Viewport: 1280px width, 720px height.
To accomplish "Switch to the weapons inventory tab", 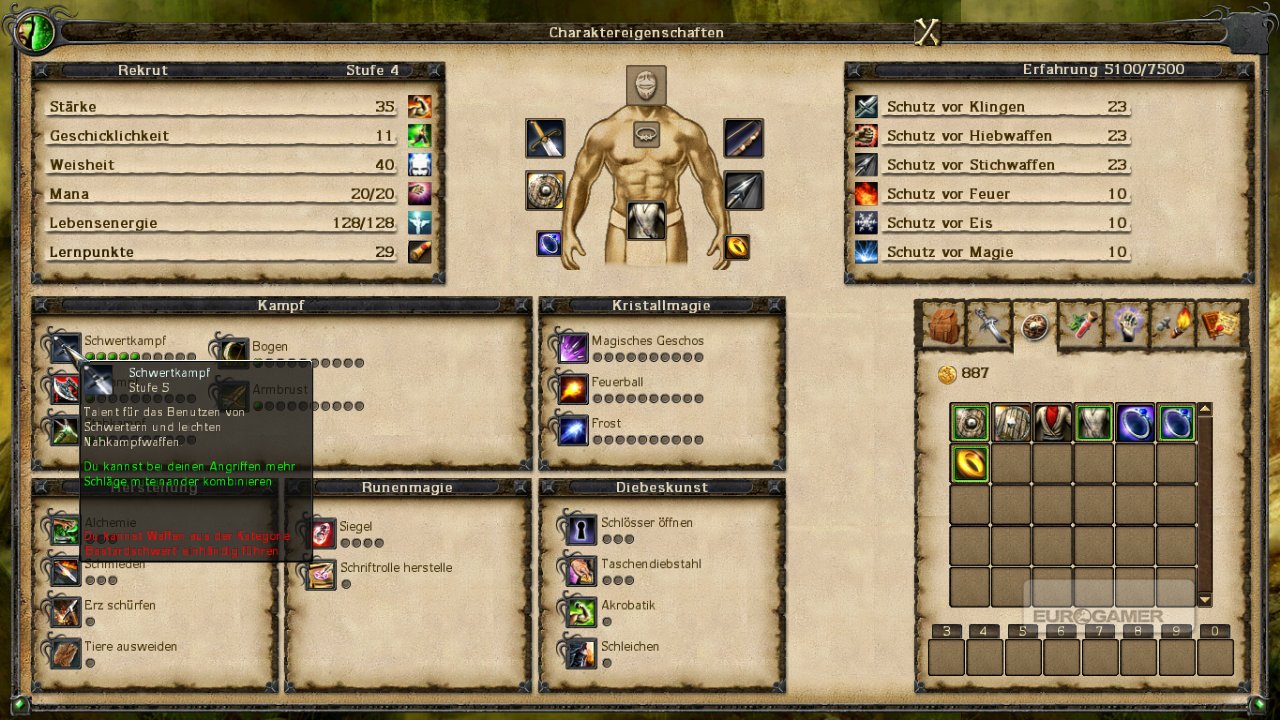I will (x=988, y=325).
